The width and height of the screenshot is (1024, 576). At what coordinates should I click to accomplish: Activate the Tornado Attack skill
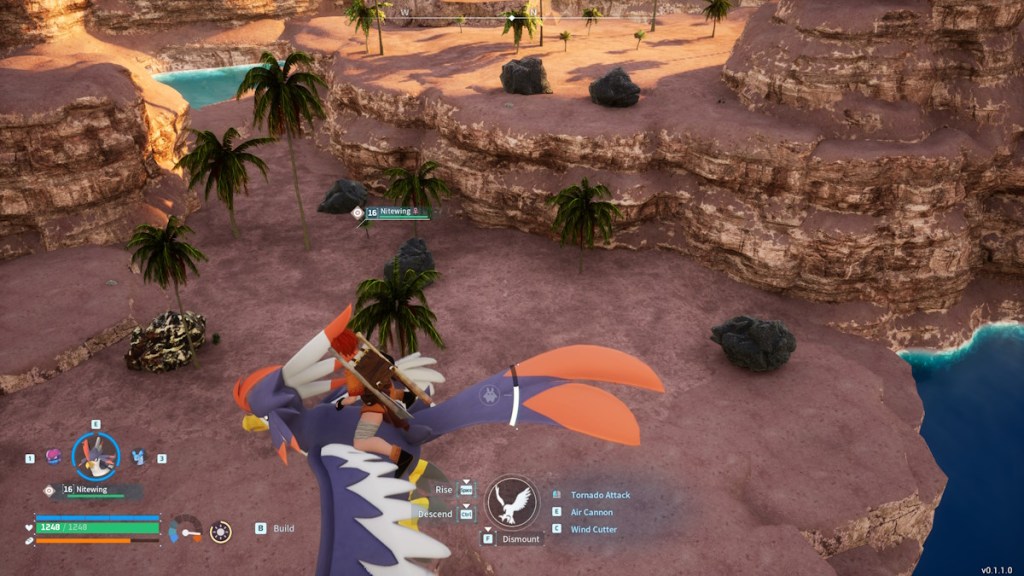[x=600, y=495]
